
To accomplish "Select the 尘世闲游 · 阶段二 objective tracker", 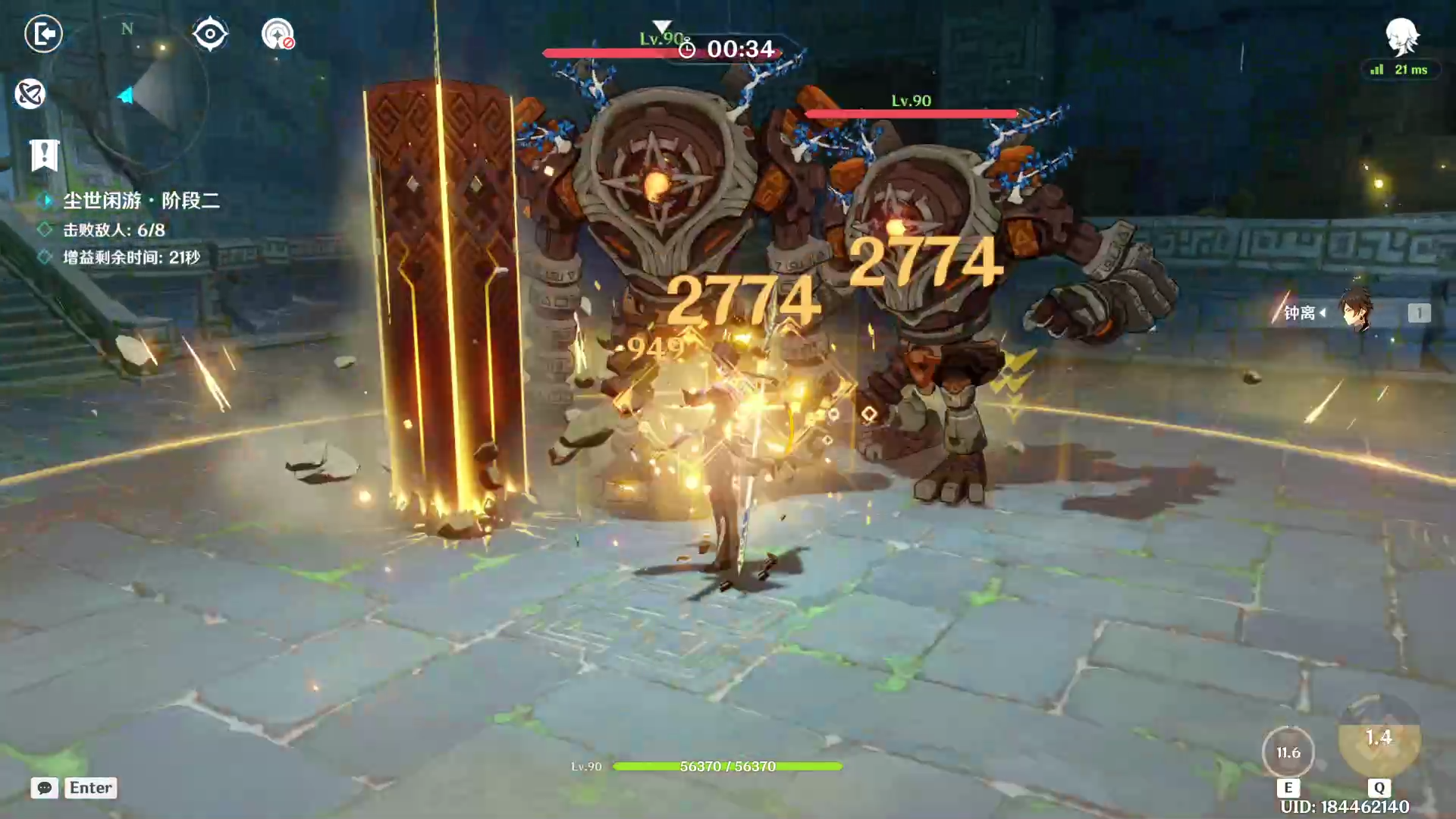I will (141, 200).
